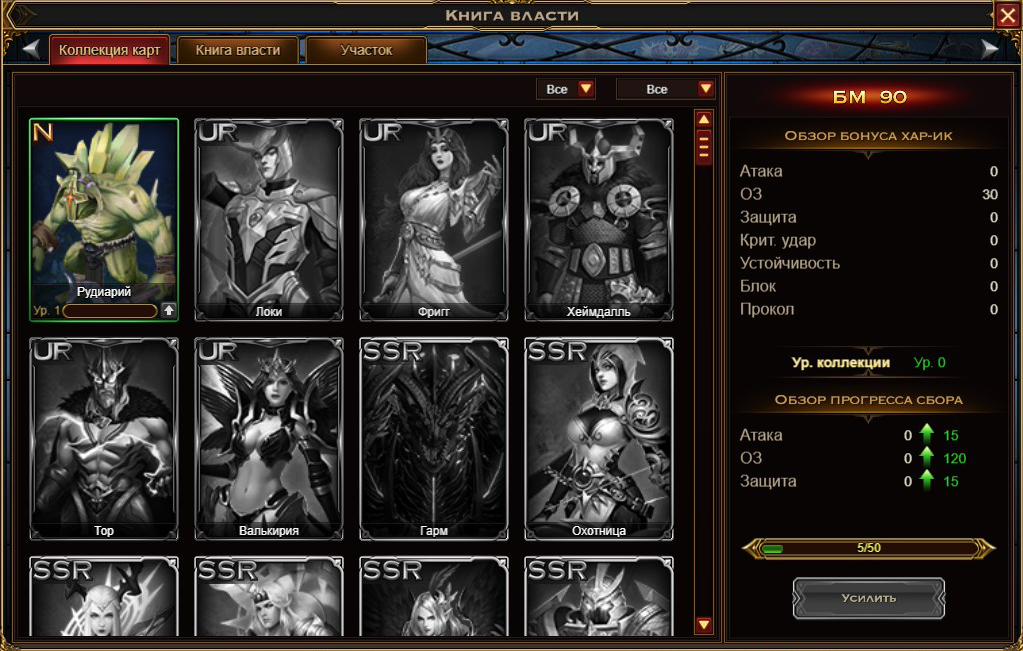Select the Охотница card
The image size is (1023, 651).
pyautogui.click(x=598, y=438)
